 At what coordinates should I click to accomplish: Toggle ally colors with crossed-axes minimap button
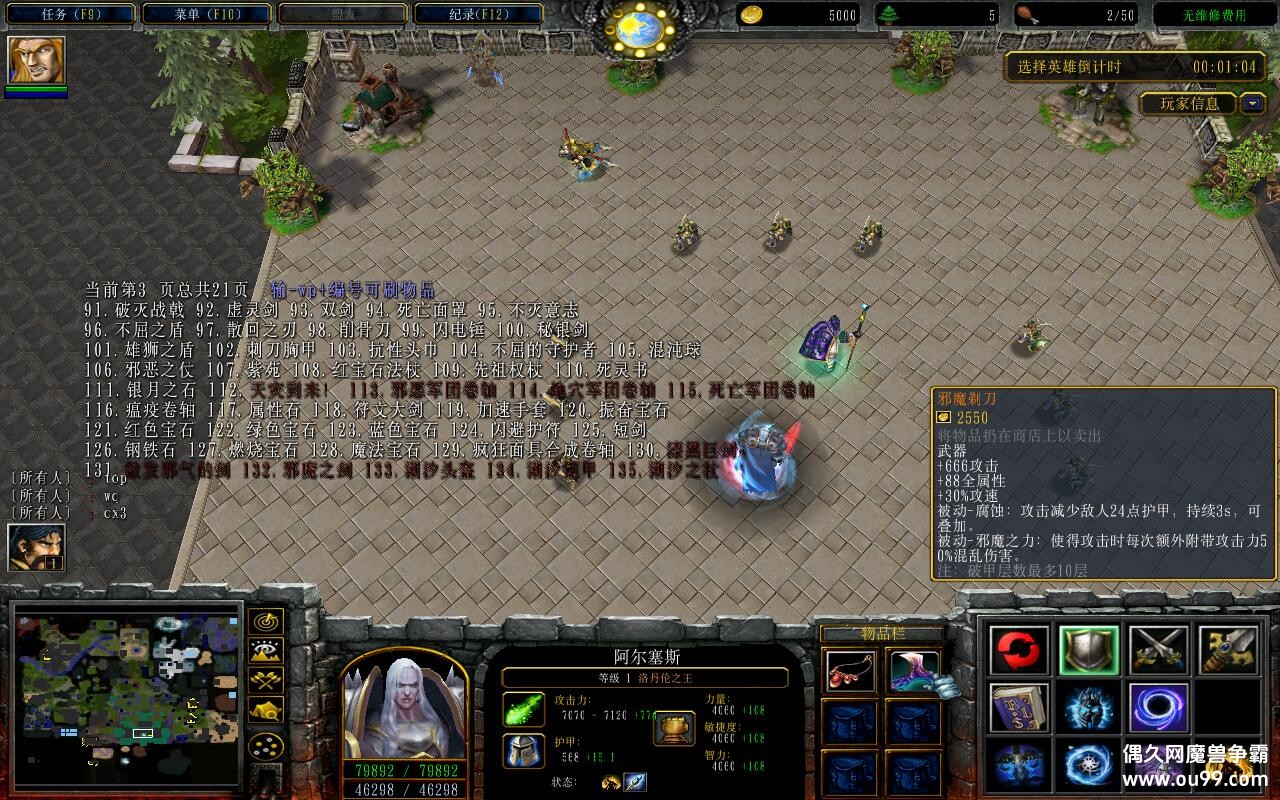click(x=266, y=681)
